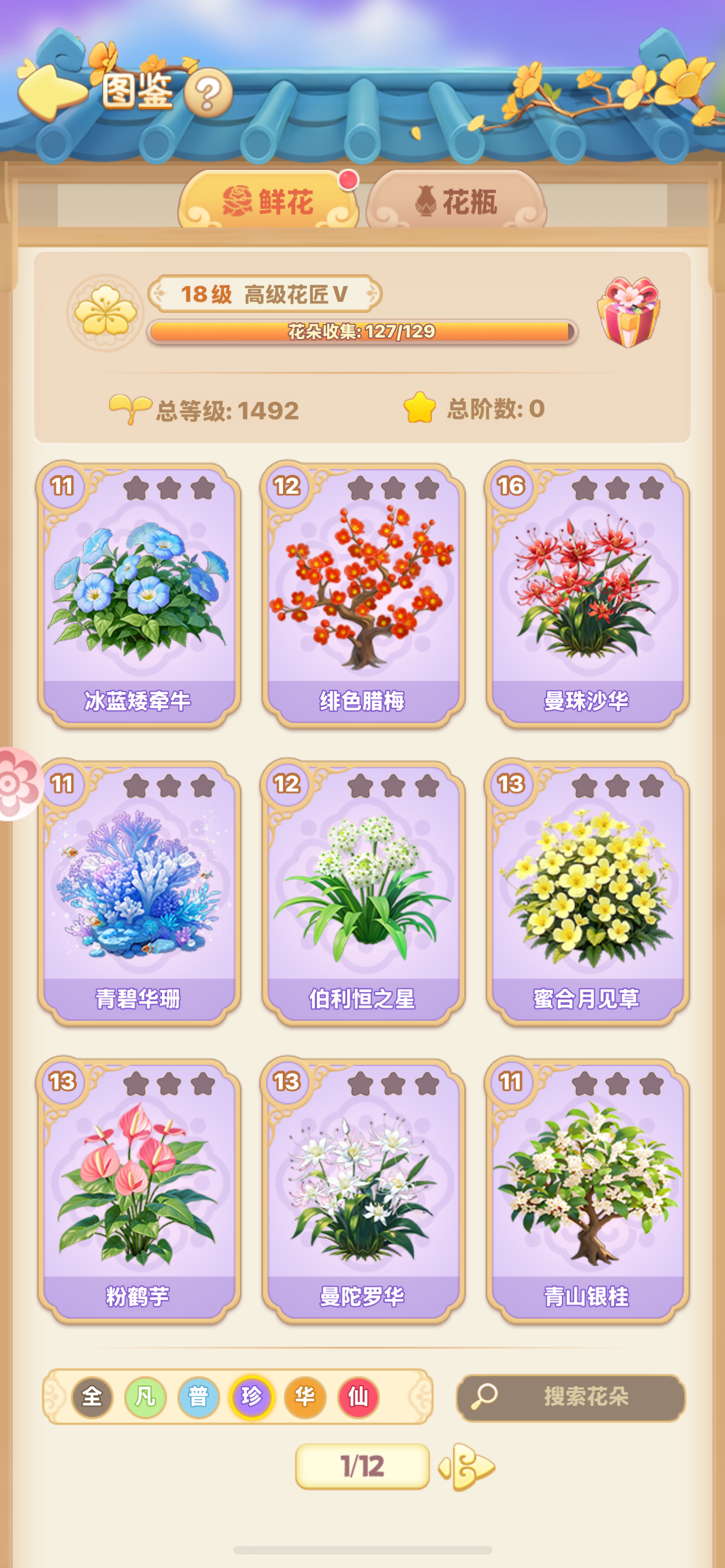The image size is (725, 1568).
Task: Tap the 花朵收集 127/129 progress bar
Action: click(362, 332)
